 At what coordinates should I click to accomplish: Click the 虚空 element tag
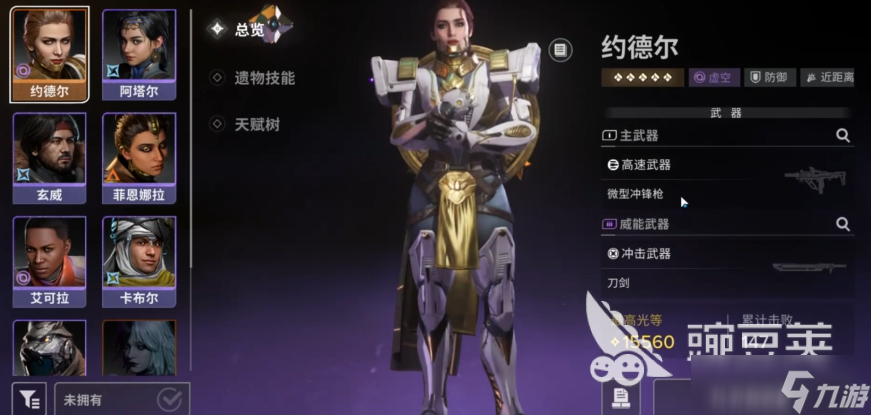[714, 77]
